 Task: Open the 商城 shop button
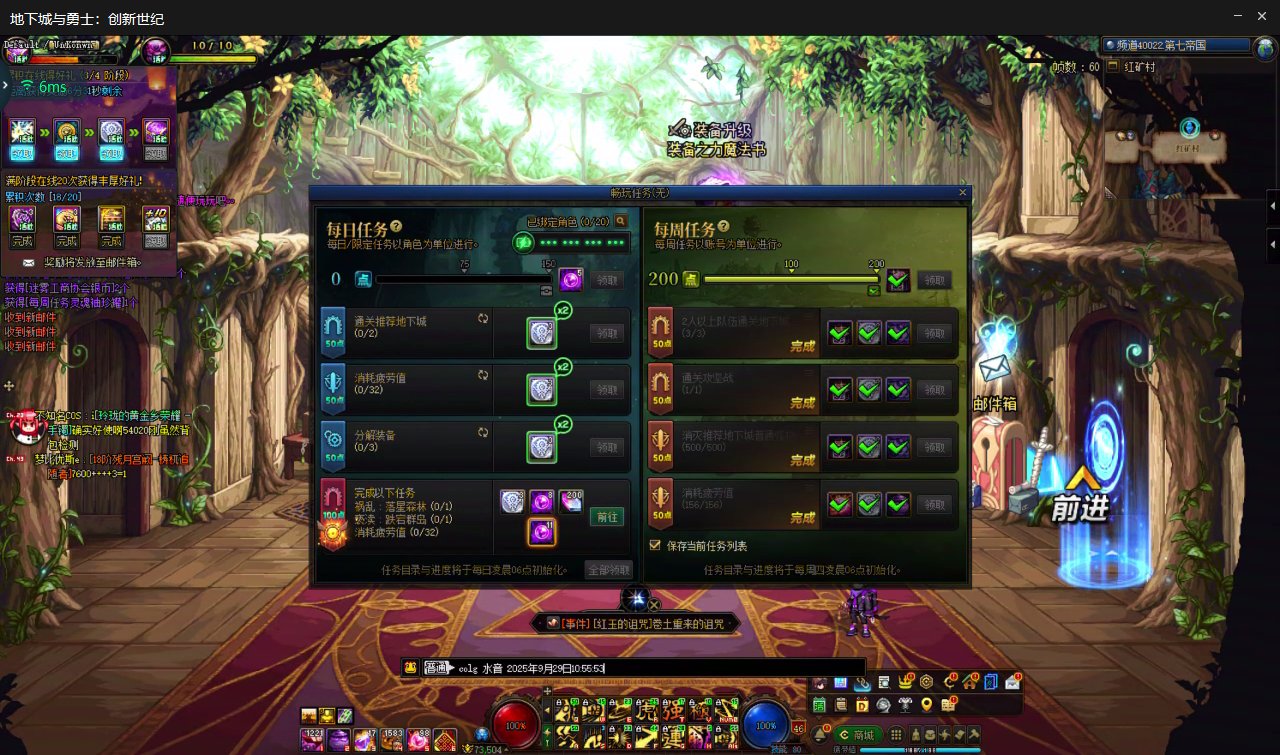point(857,735)
